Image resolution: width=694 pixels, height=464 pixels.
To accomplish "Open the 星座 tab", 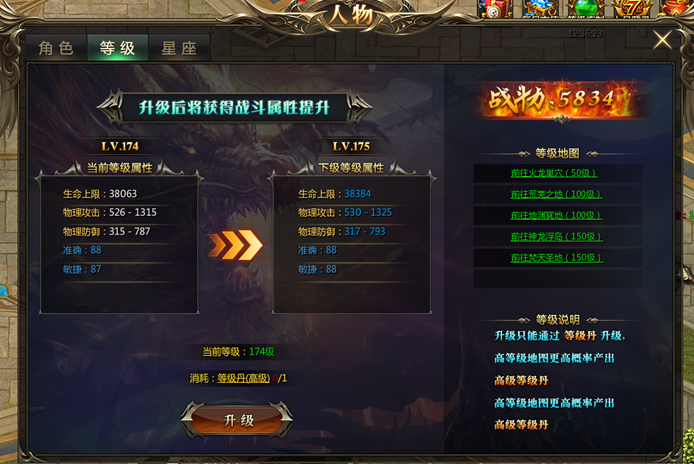I will click(x=179, y=48).
